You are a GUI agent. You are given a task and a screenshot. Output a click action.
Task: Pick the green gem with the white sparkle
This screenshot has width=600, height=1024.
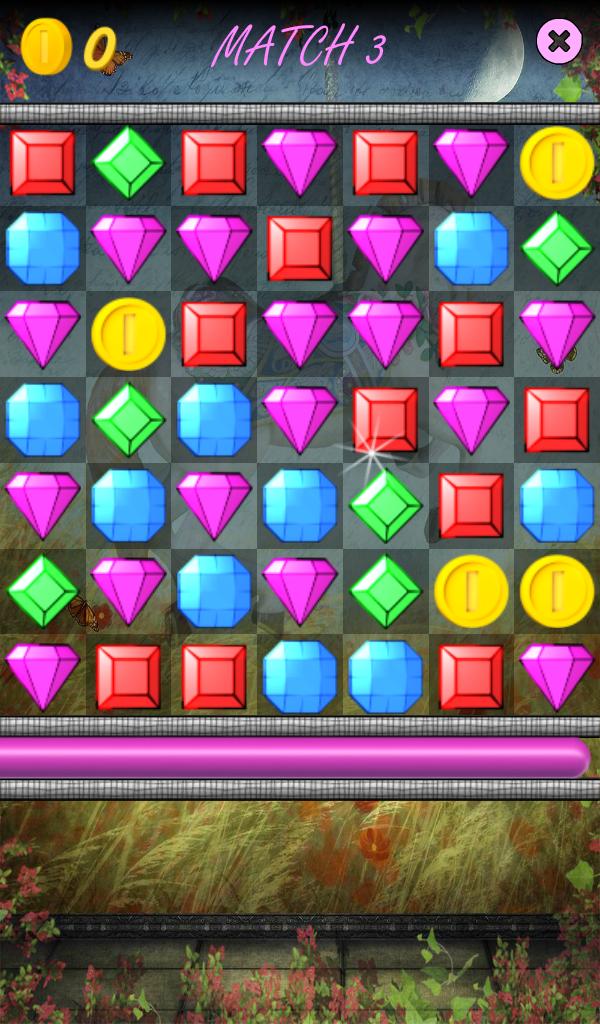click(x=386, y=505)
